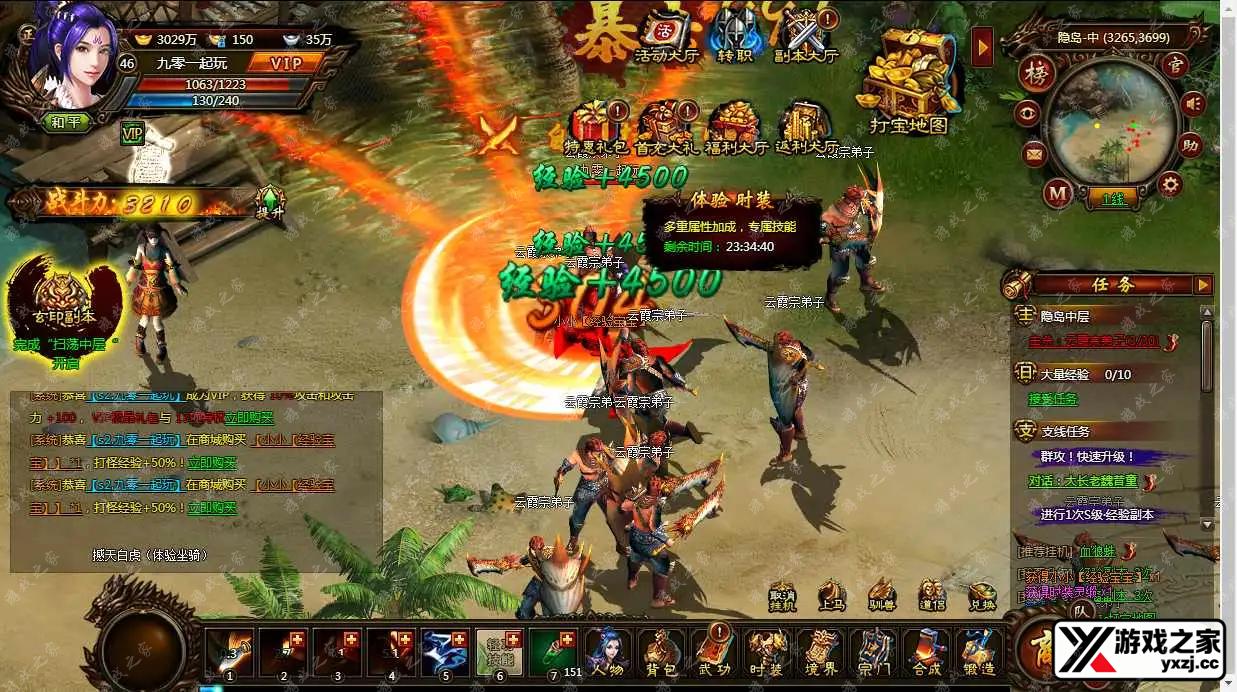This screenshot has width=1237, height=692.
Task: Open the 打宝地图 treasure chest
Action: (907, 83)
